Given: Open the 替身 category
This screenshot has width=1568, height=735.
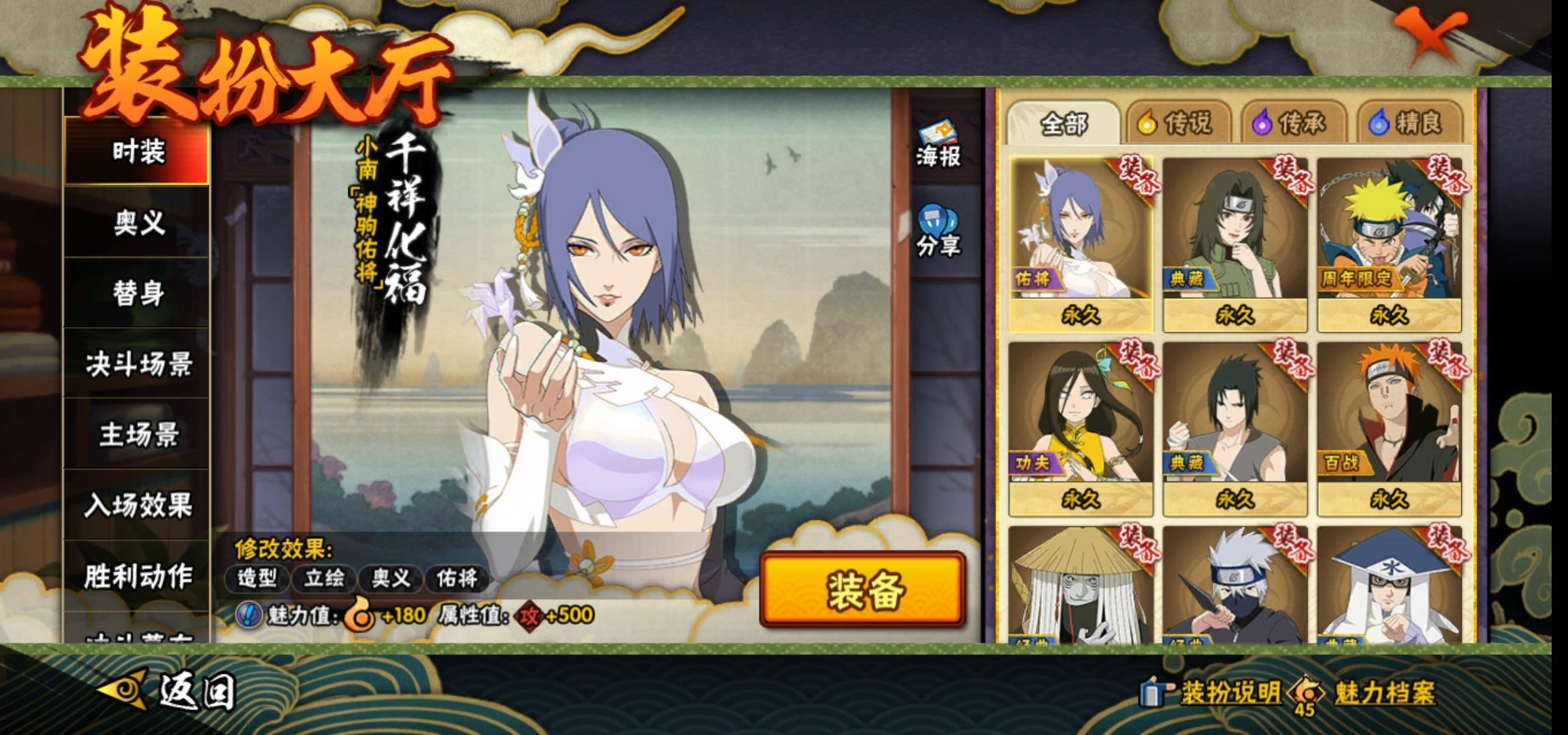Looking at the screenshot, I should [x=137, y=293].
